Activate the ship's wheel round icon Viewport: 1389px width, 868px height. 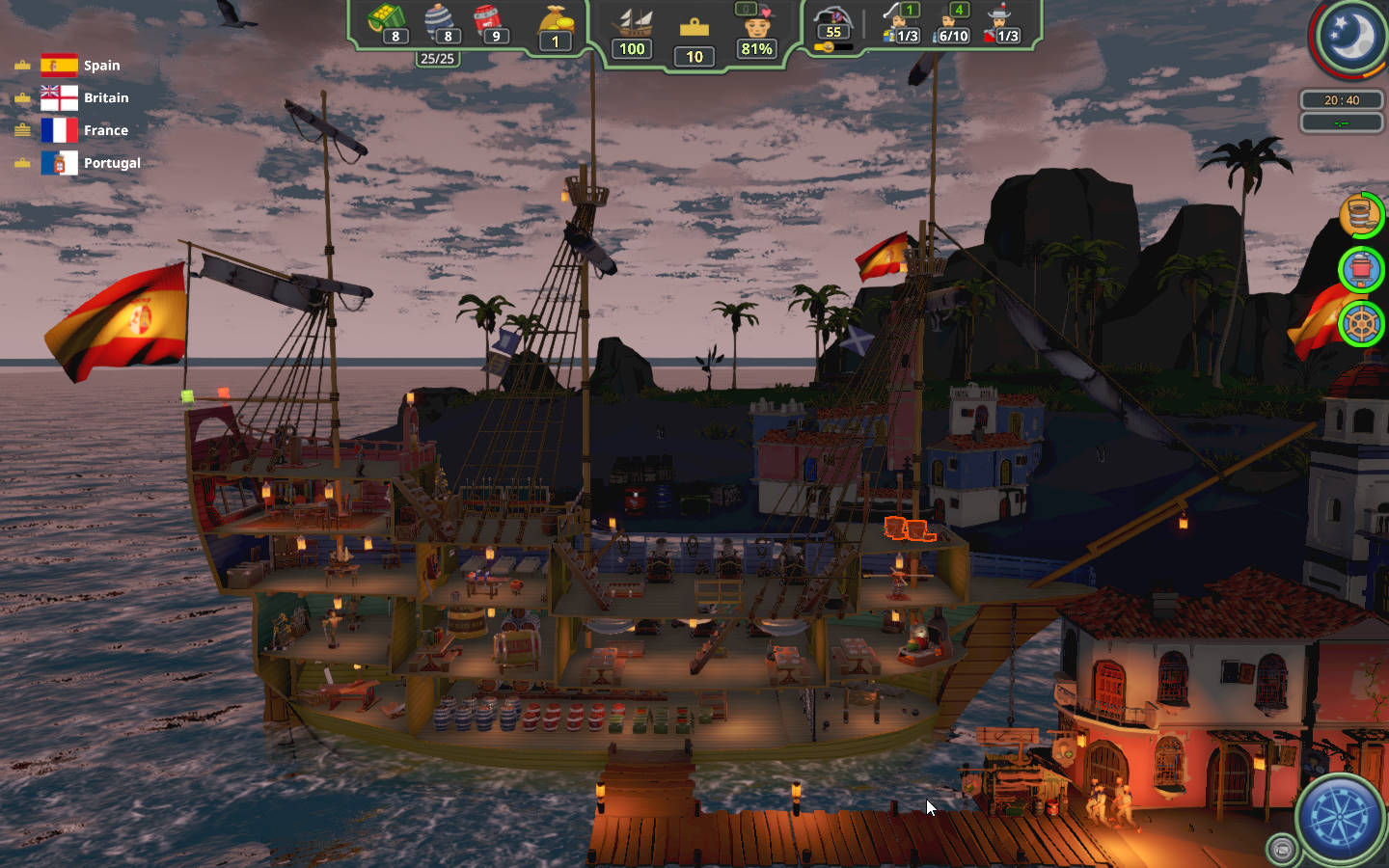[x=1361, y=324]
